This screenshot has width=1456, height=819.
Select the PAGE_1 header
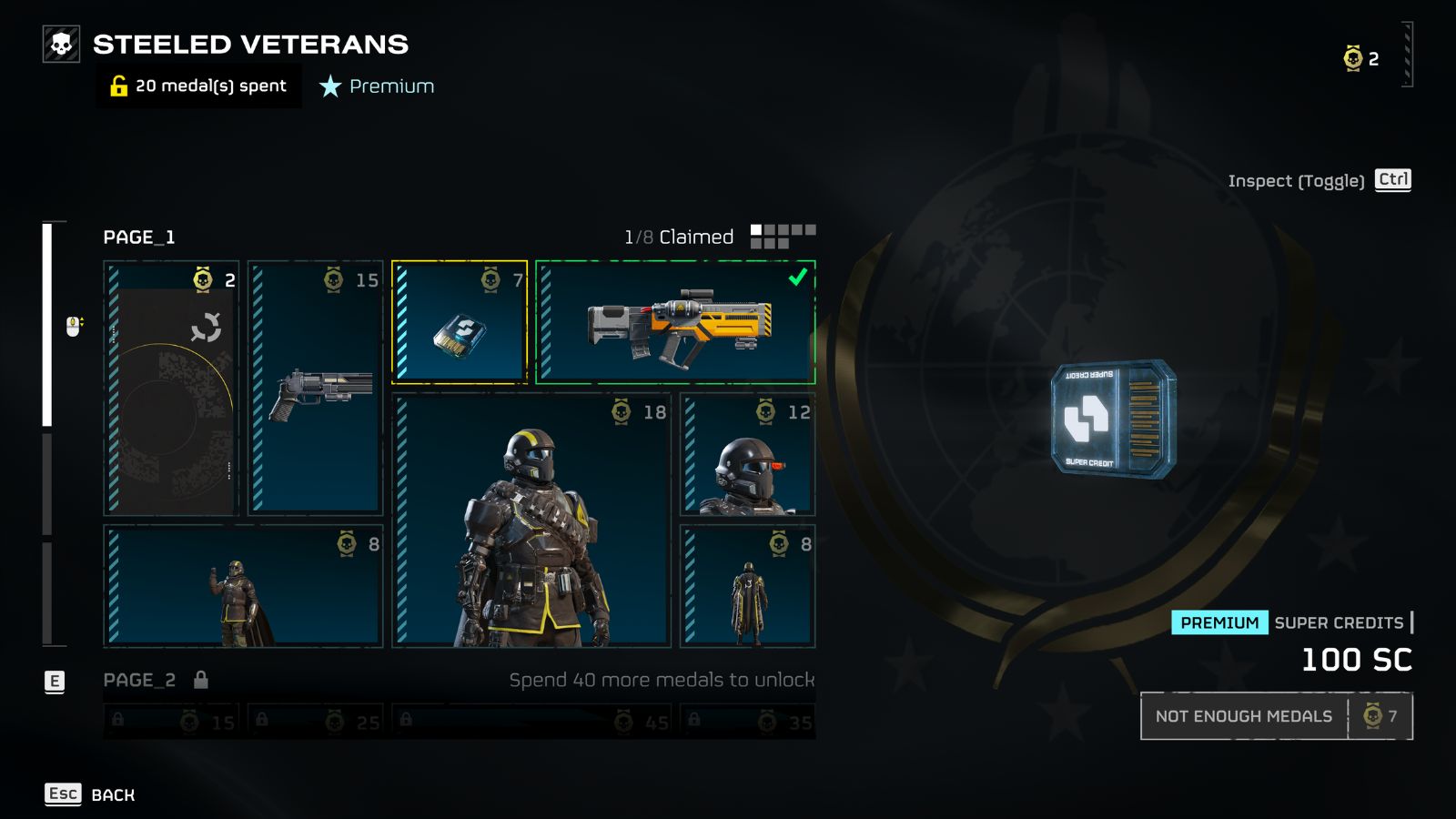[139, 237]
